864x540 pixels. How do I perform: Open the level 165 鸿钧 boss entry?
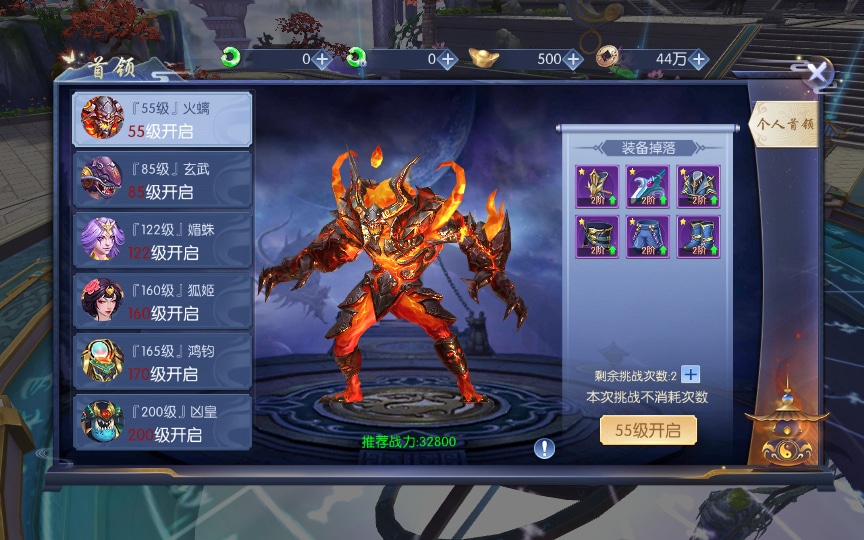point(163,362)
